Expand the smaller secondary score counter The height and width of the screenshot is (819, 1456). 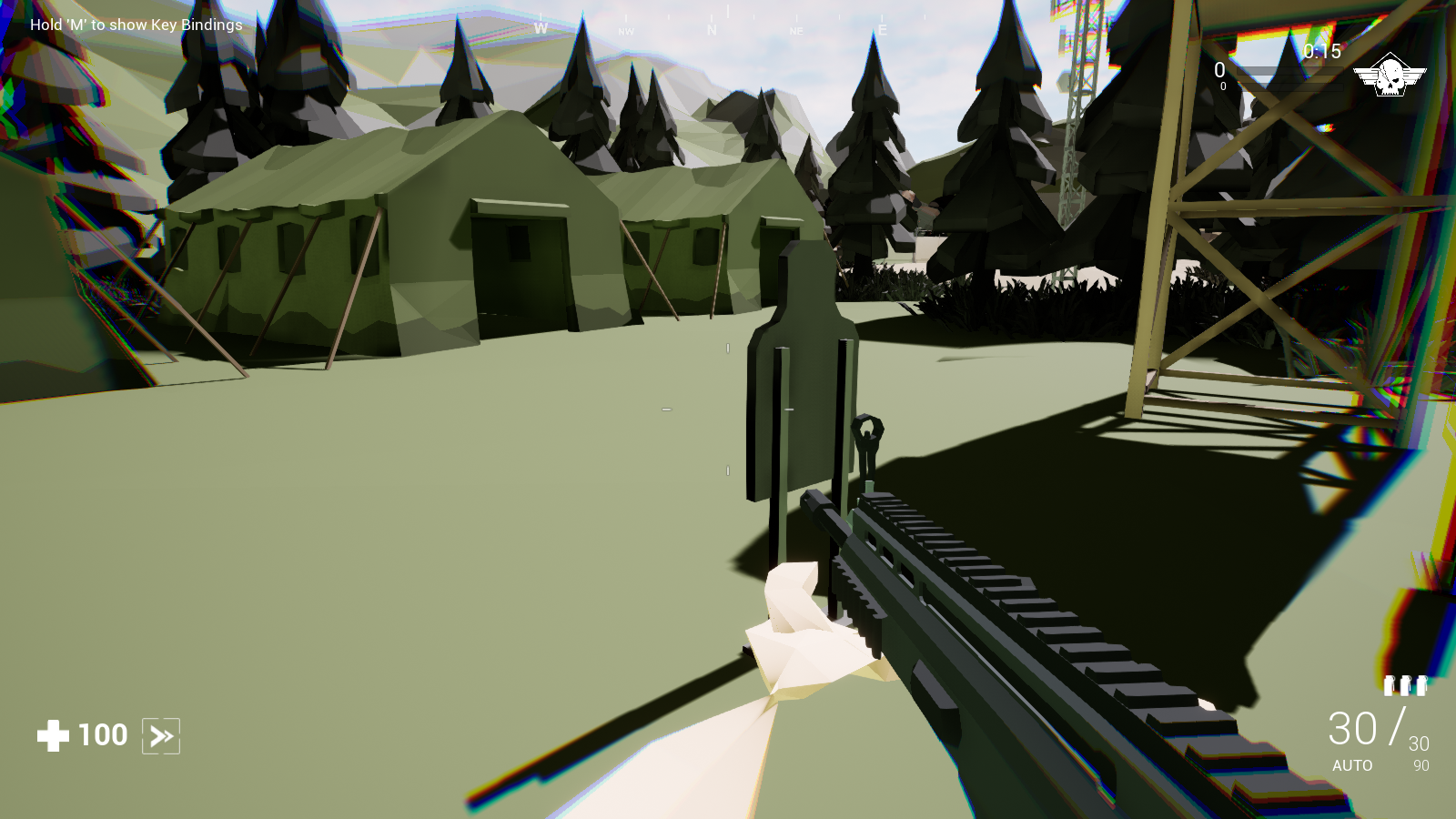point(1224,84)
